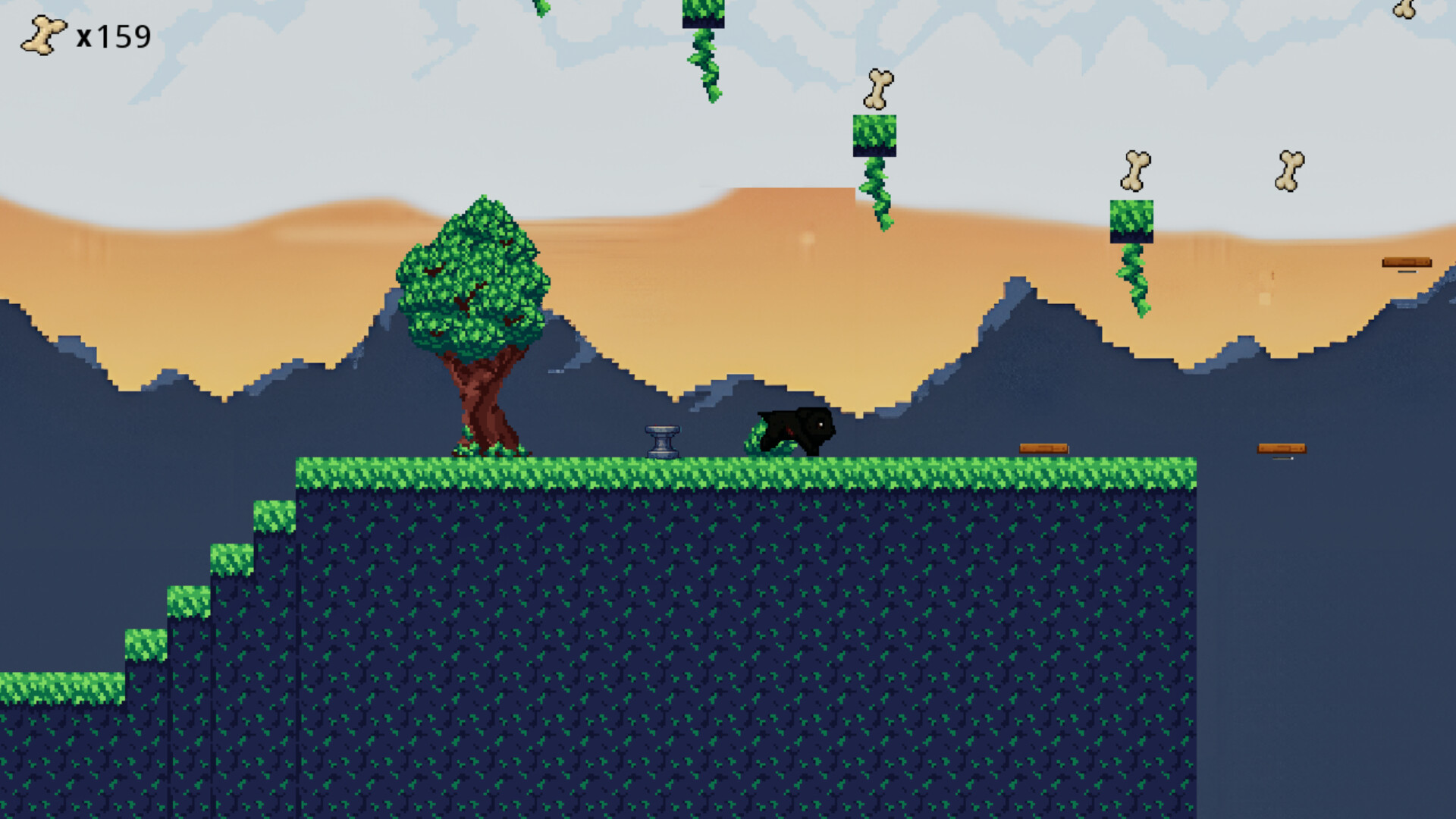Click the small plank near the top-right edge

tap(1407, 261)
